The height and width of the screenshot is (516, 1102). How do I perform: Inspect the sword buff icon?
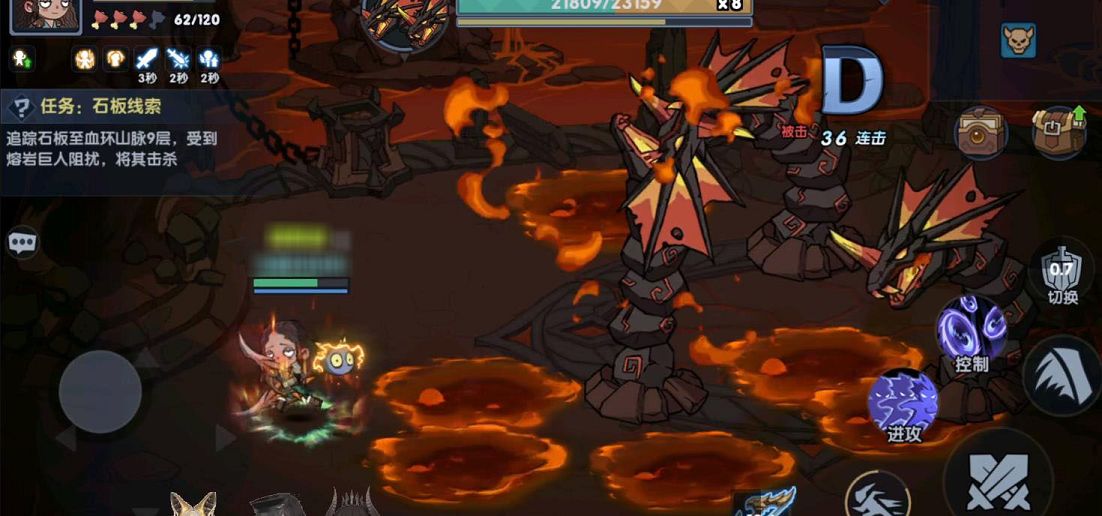[147, 59]
